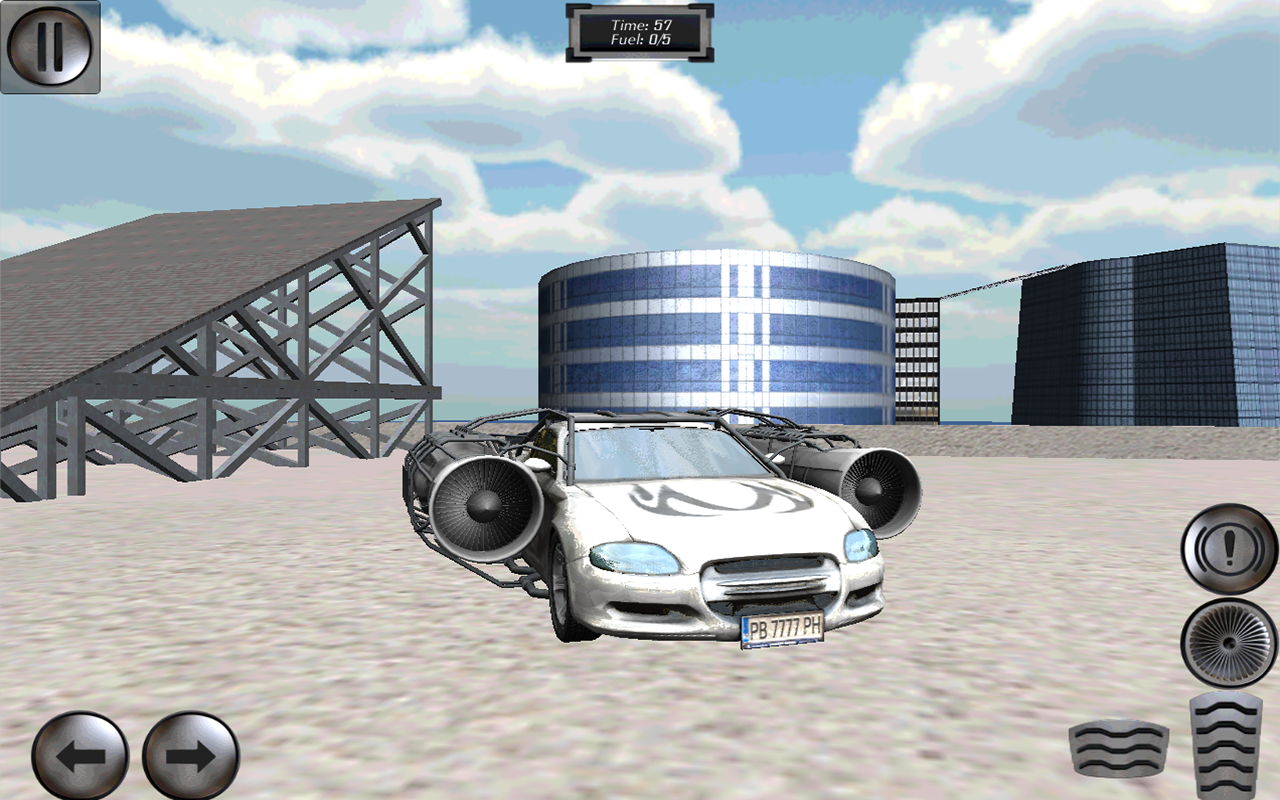Click the Fuel: 0/5 progress counter

click(x=639, y=40)
